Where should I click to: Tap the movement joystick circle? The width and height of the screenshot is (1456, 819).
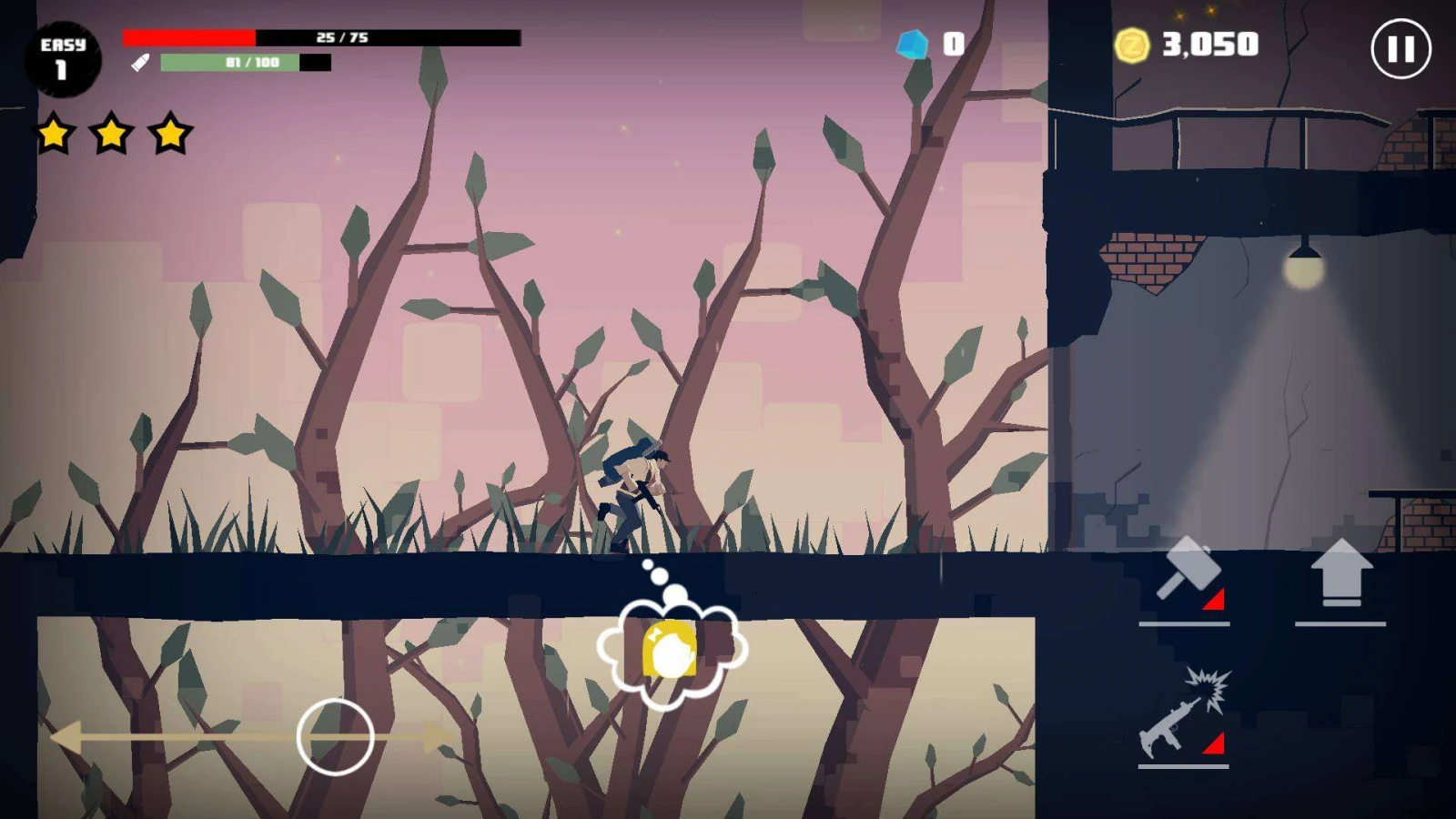pyautogui.click(x=335, y=737)
